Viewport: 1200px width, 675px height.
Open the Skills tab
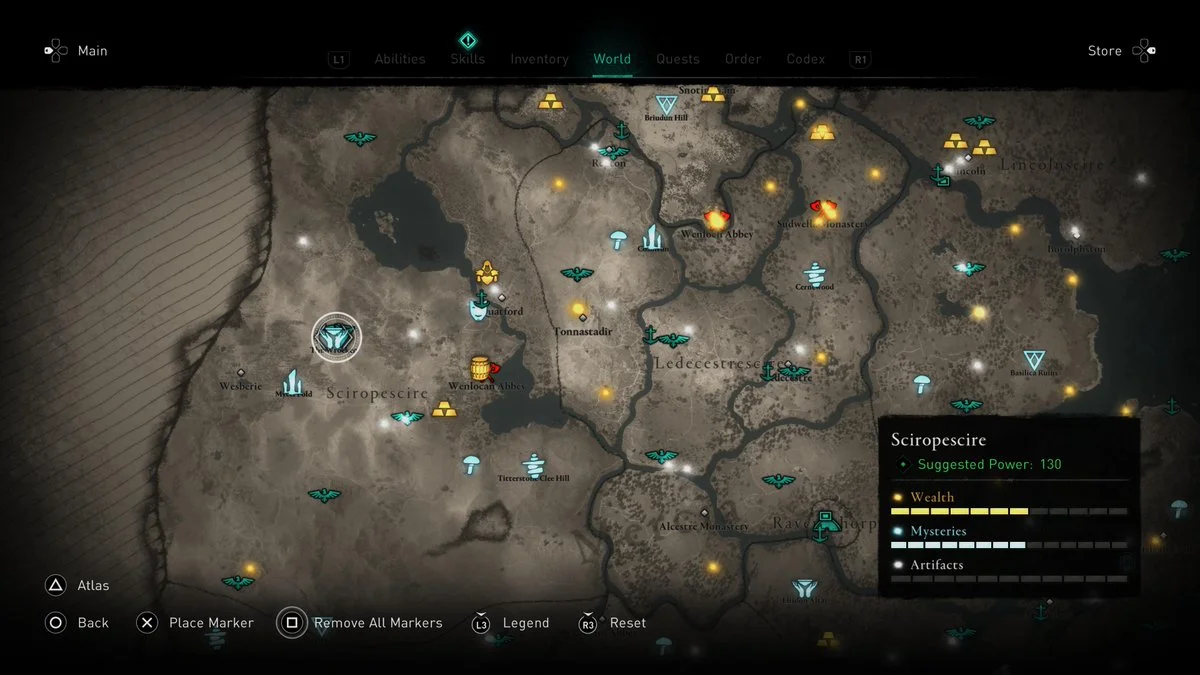tap(467, 59)
